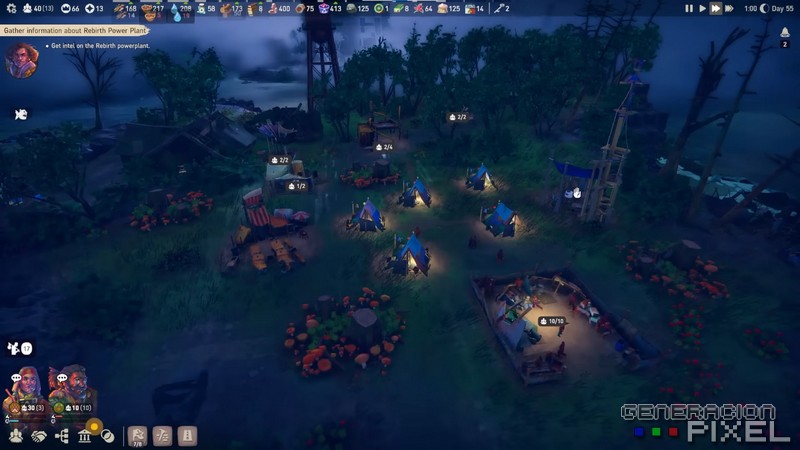The height and width of the screenshot is (450, 800).
Task: Click the fish icon notification
Action: [20, 114]
